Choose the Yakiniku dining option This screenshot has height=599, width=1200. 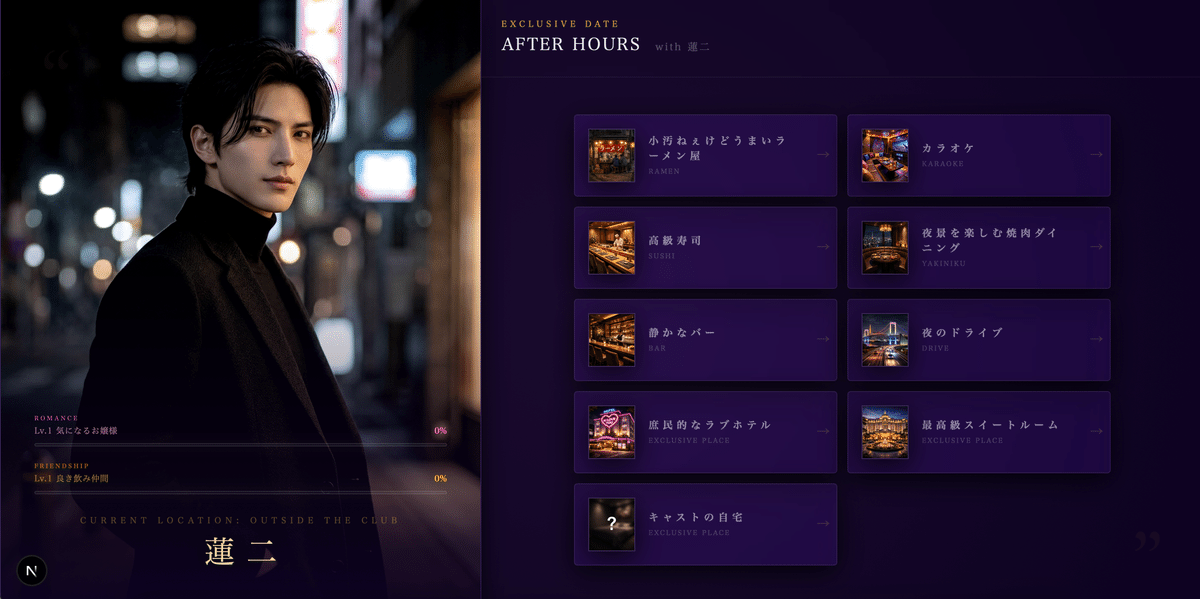tap(978, 247)
